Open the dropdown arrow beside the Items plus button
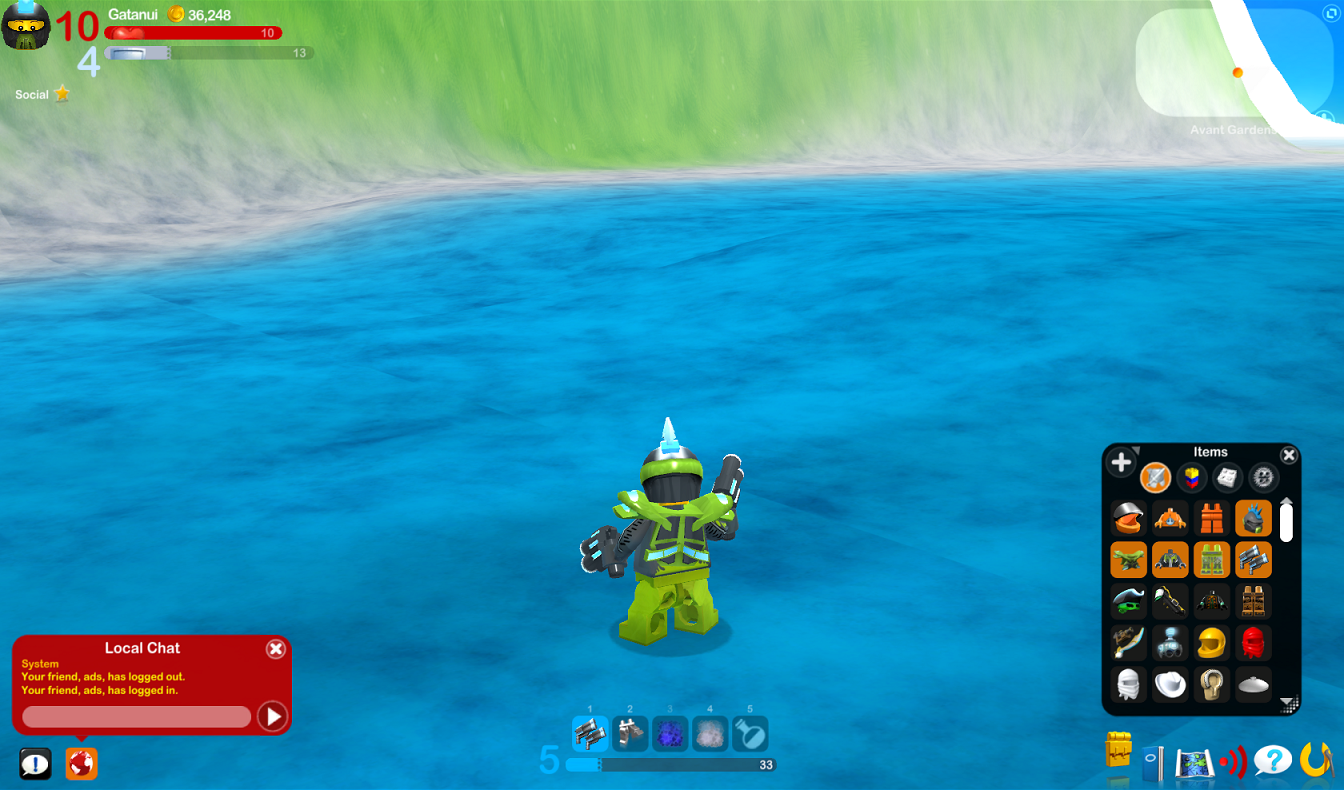Image resolution: width=1344 pixels, height=790 pixels. click(x=1138, y=451)
